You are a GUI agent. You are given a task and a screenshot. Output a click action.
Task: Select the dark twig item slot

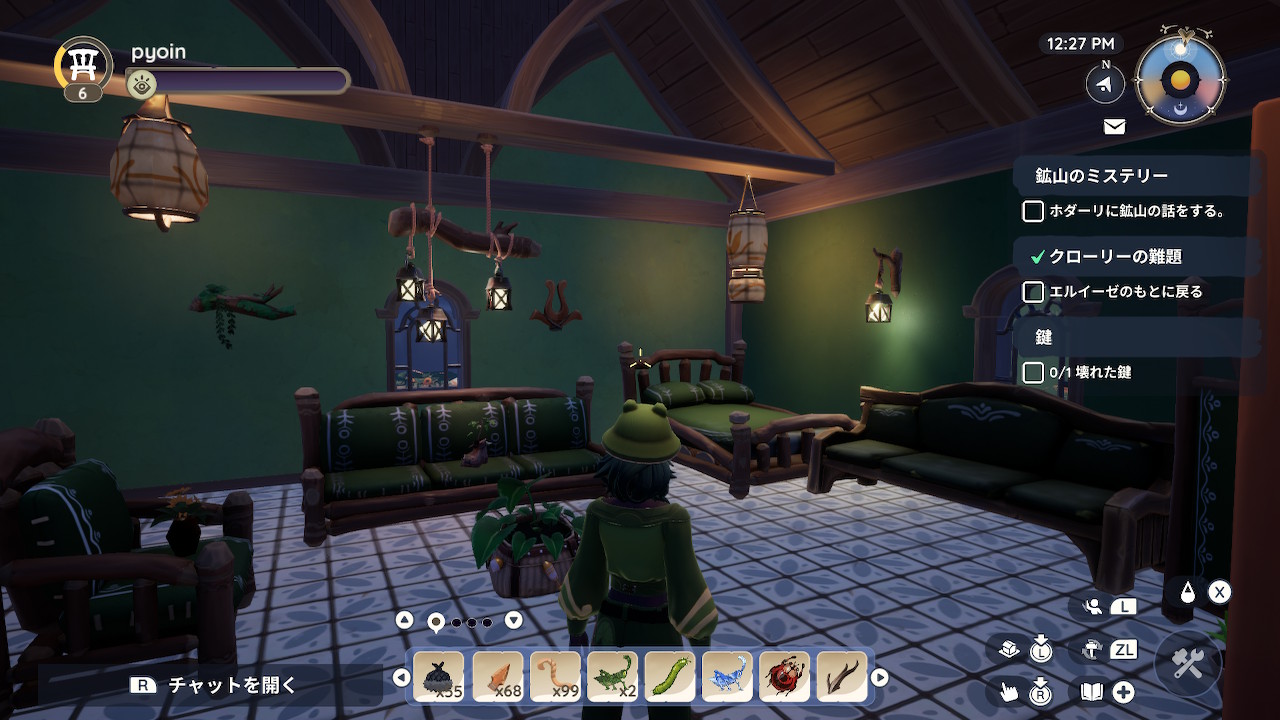click(842, 677)
